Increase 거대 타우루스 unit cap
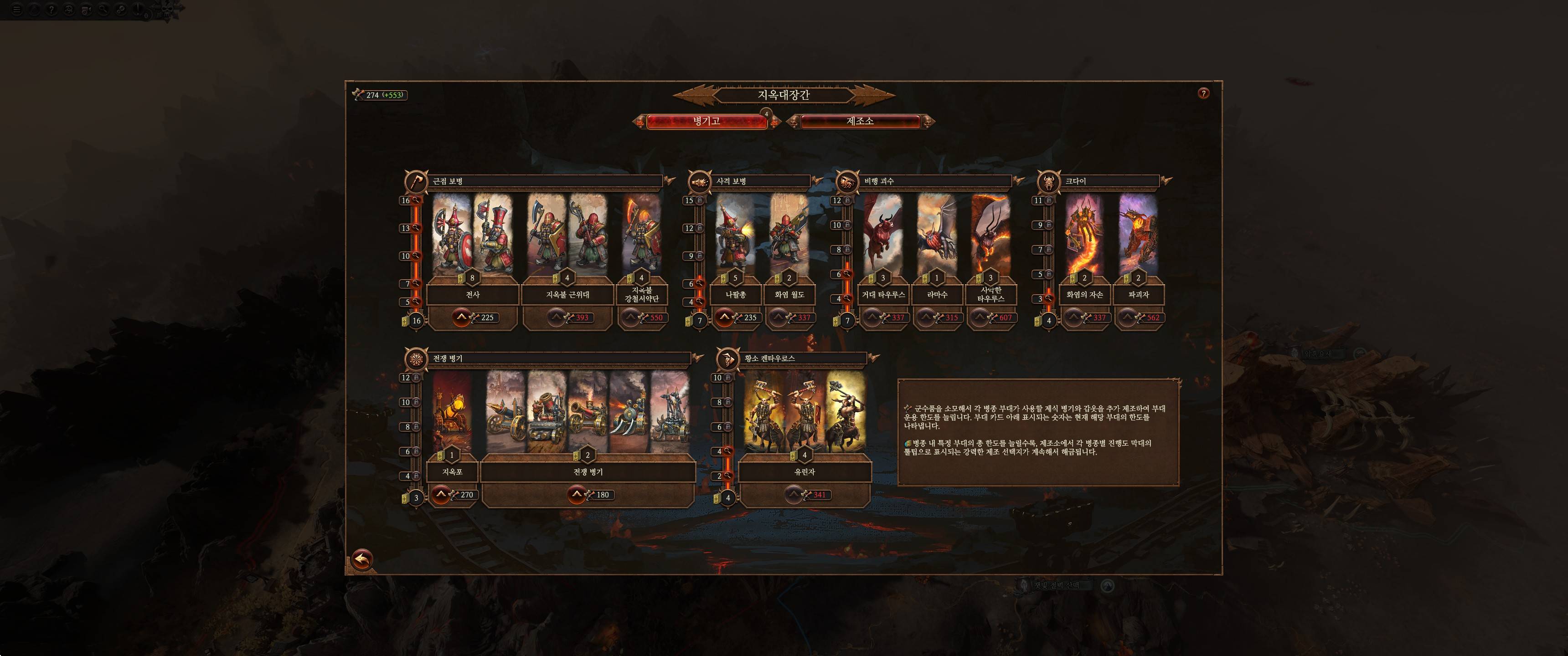The image size is (1568, 656). pos(872,317)
